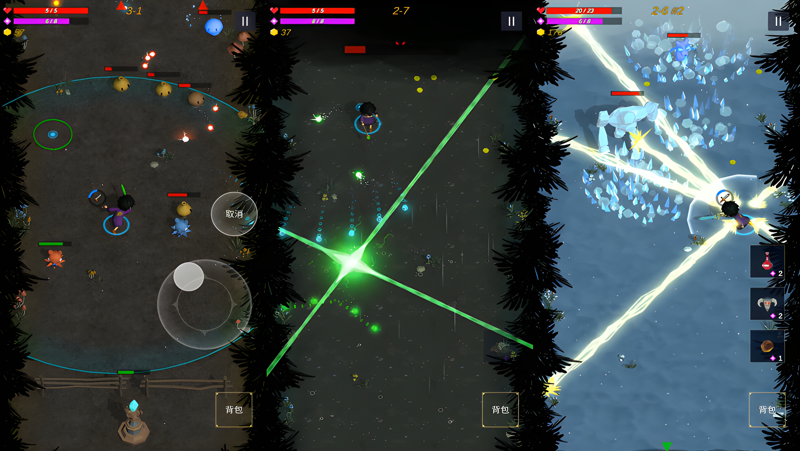Image resolution: width=800 pixels, height=451 pixels.
Task: Pause the game on stage 3-1
Action: [245, 21]
